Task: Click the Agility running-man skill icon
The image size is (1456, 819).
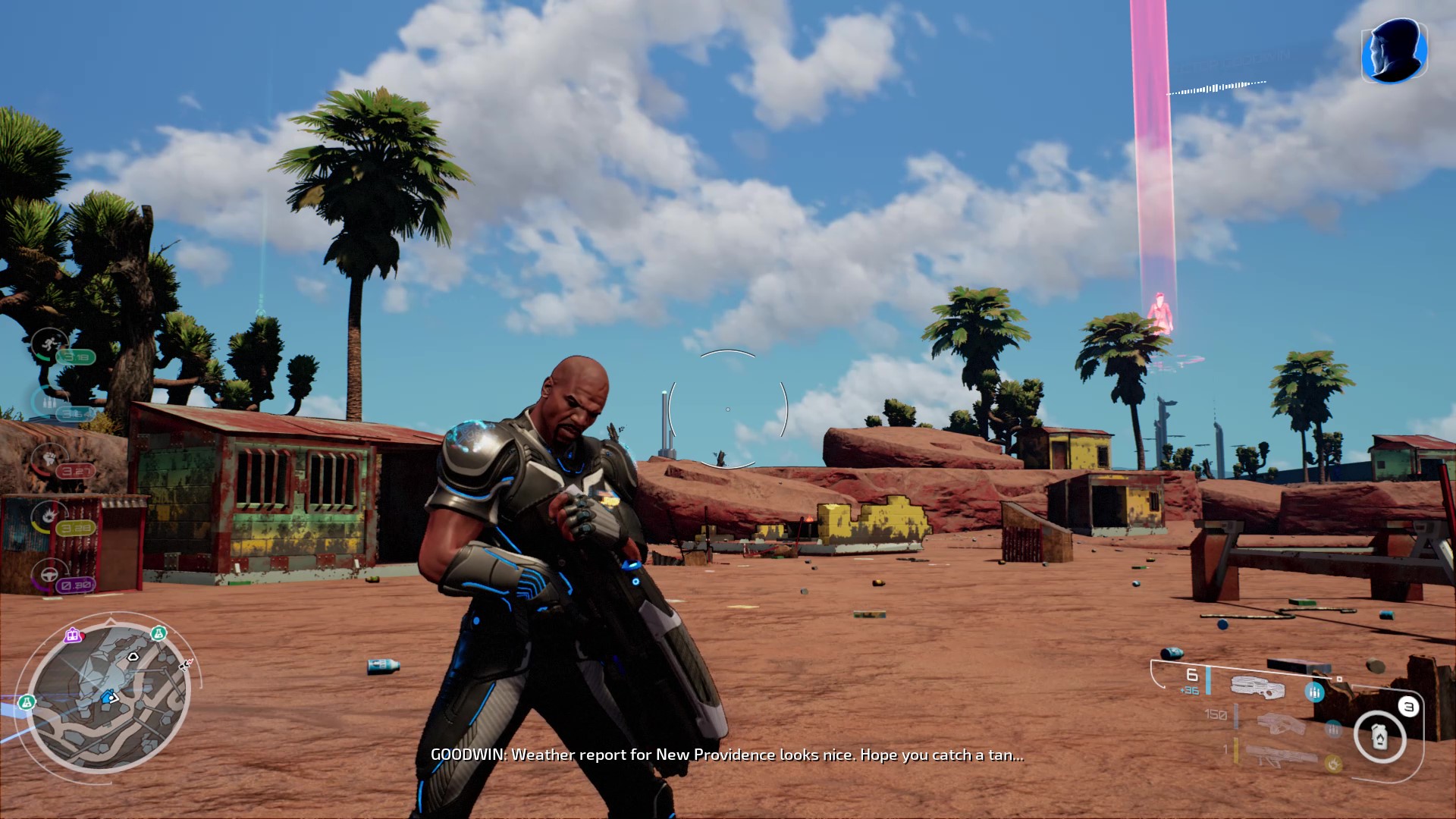Action: coord(49,344)
